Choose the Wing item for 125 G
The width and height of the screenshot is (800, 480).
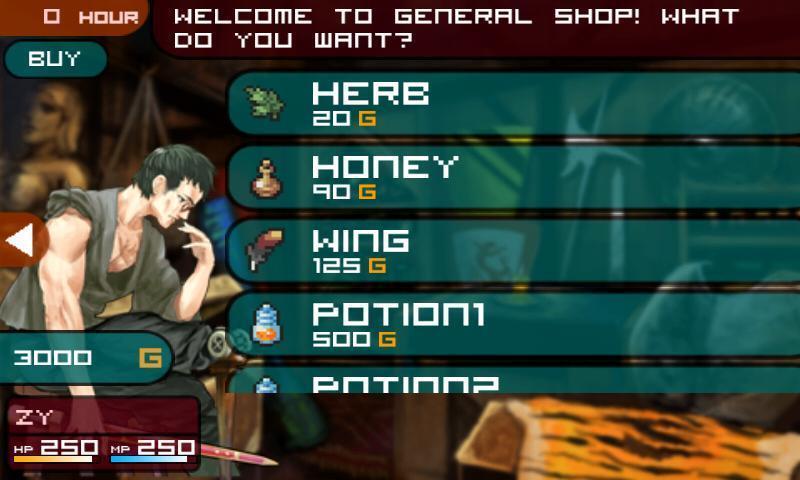coord(510,251)
